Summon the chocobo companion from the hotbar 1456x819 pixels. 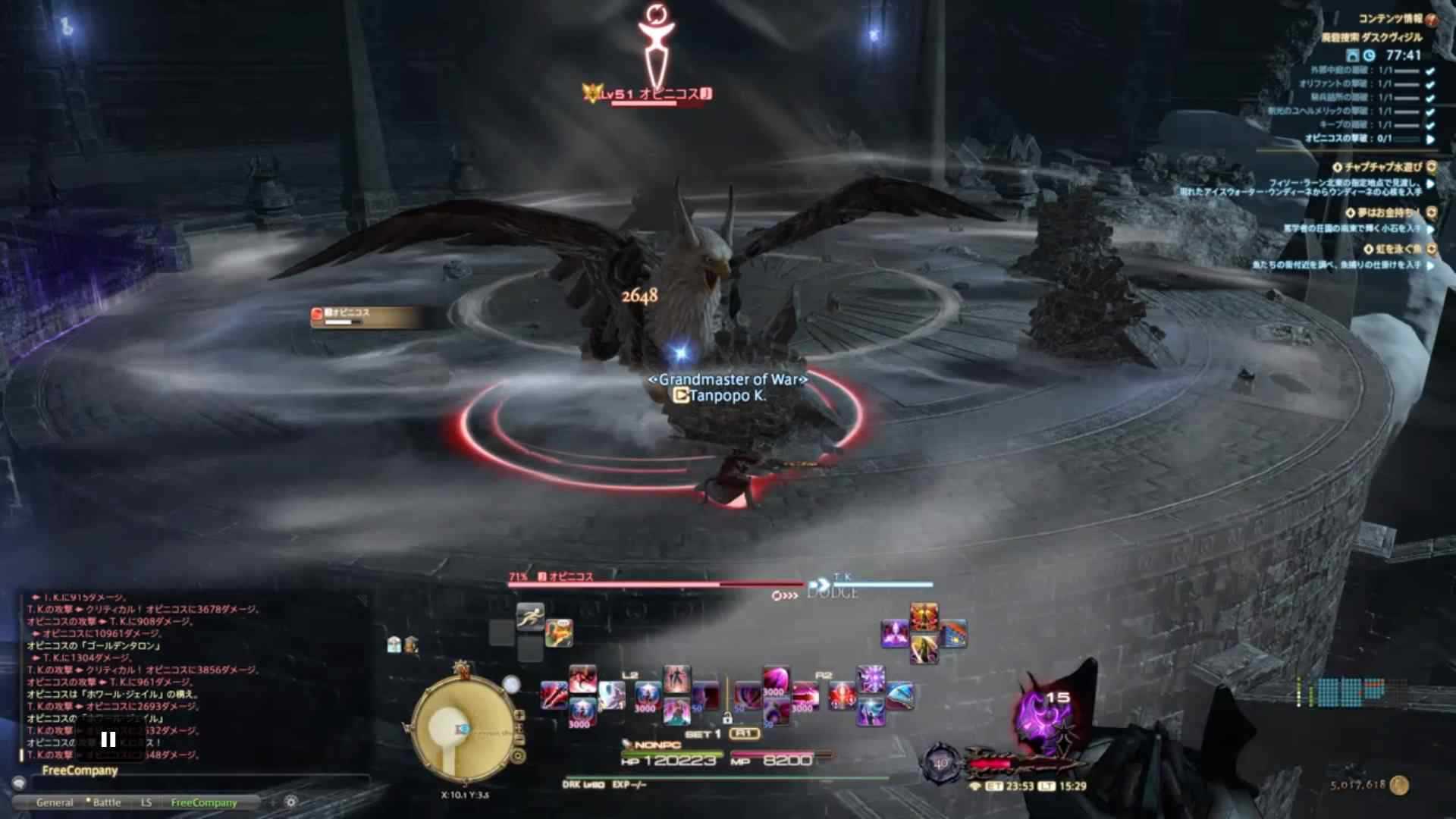coord(560,632)
